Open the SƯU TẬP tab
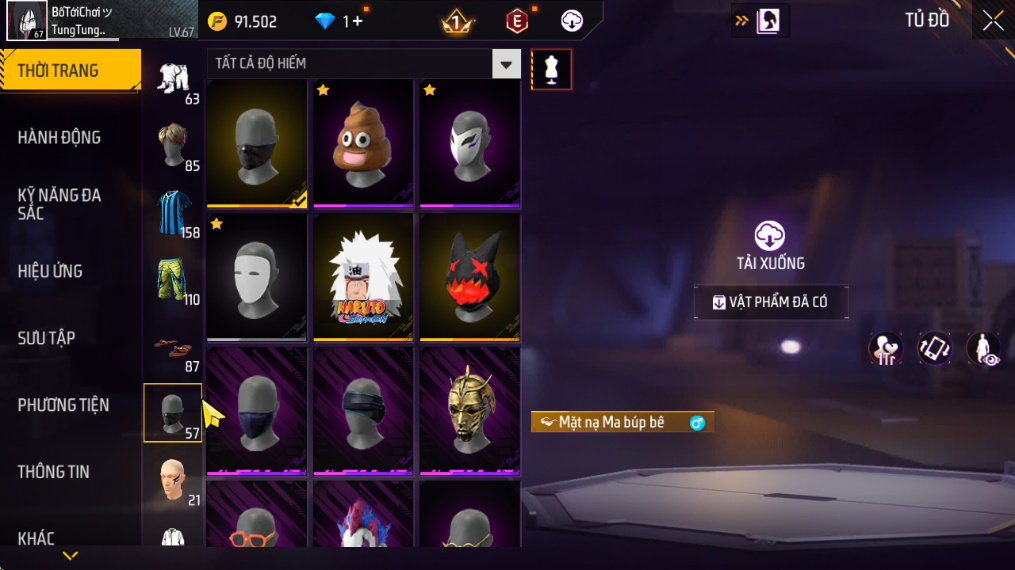Image resolution: width=1015 pixels, height=570 pixels. click(46, 338)
